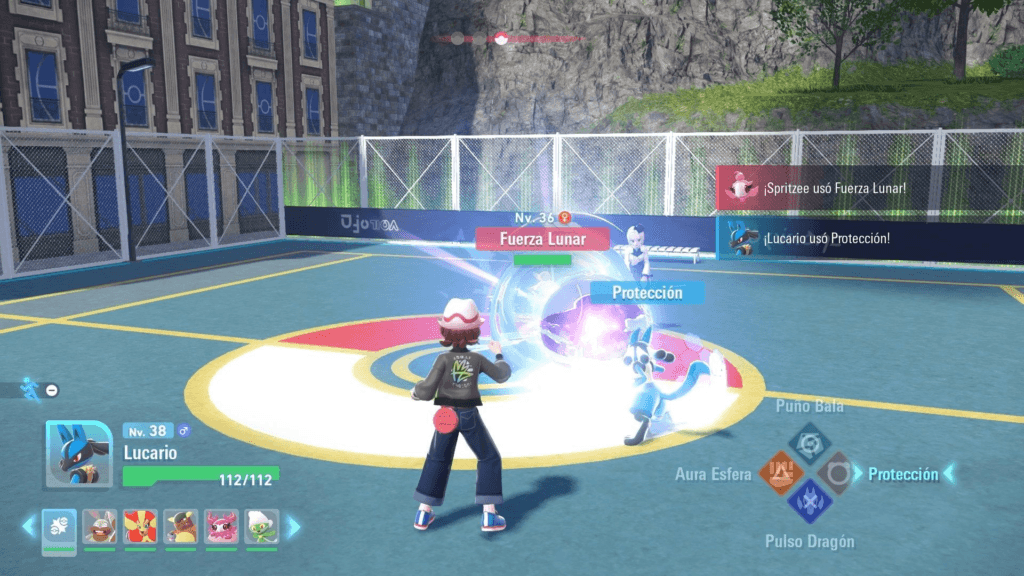Select the Poké Ball swap slot

[x=59, y=526]
